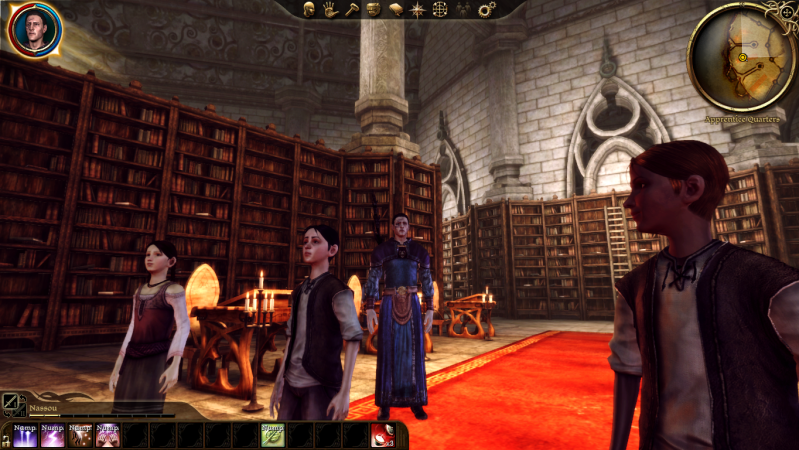Open the character record head icon
This screenshot has width=799, height=450.
pyautogui.click(x=309, y=9)
